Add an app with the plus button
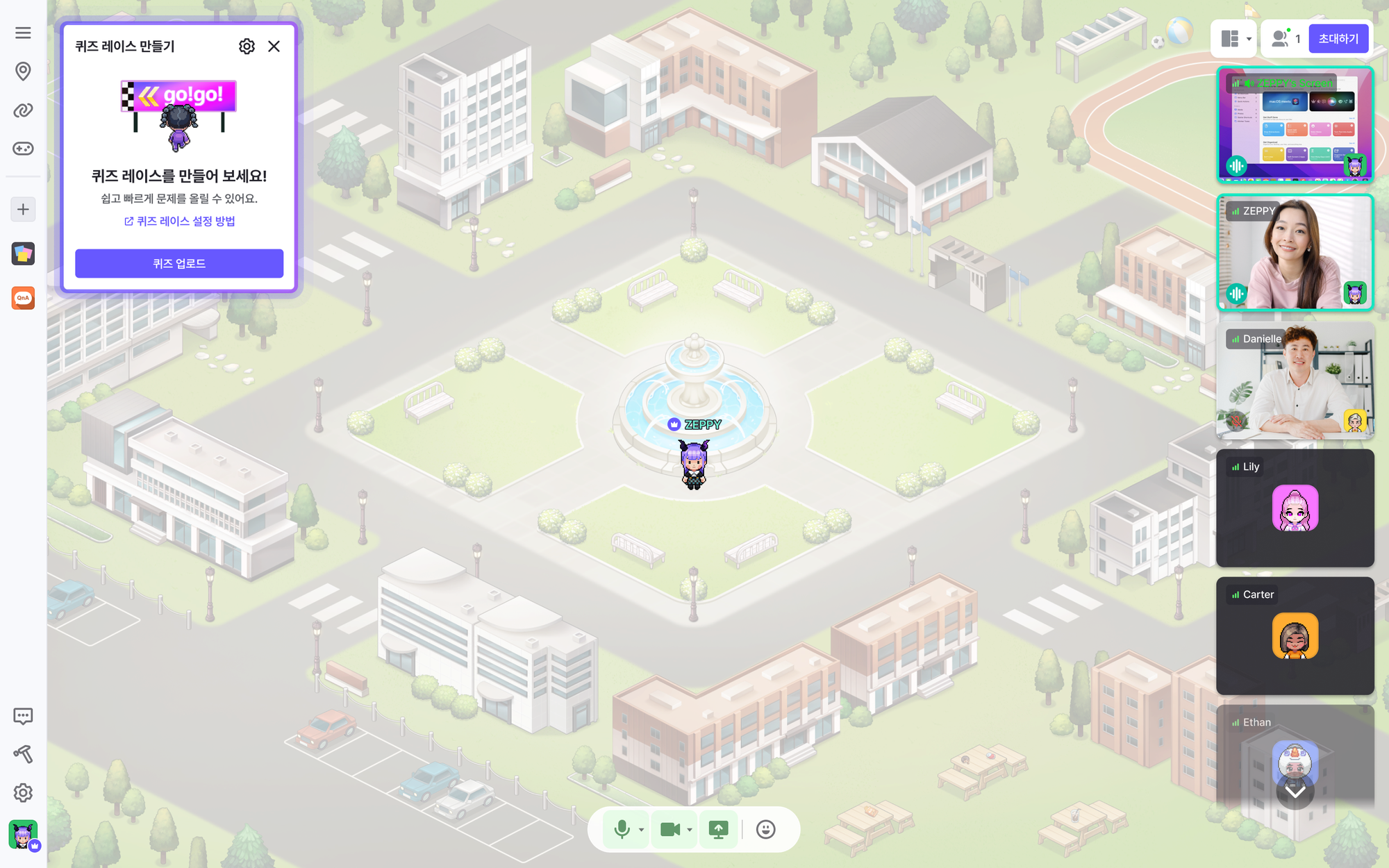 23,209
